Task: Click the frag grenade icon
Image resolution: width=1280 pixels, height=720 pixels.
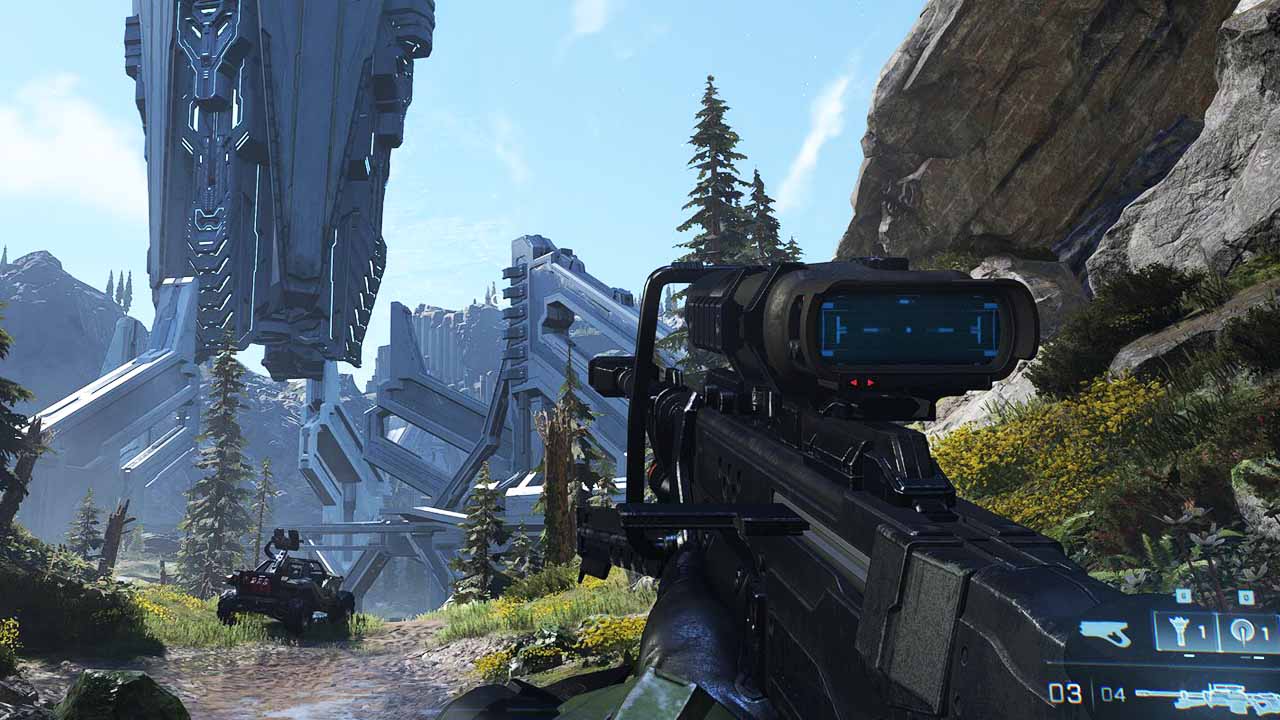Action: click(1180, 631)
